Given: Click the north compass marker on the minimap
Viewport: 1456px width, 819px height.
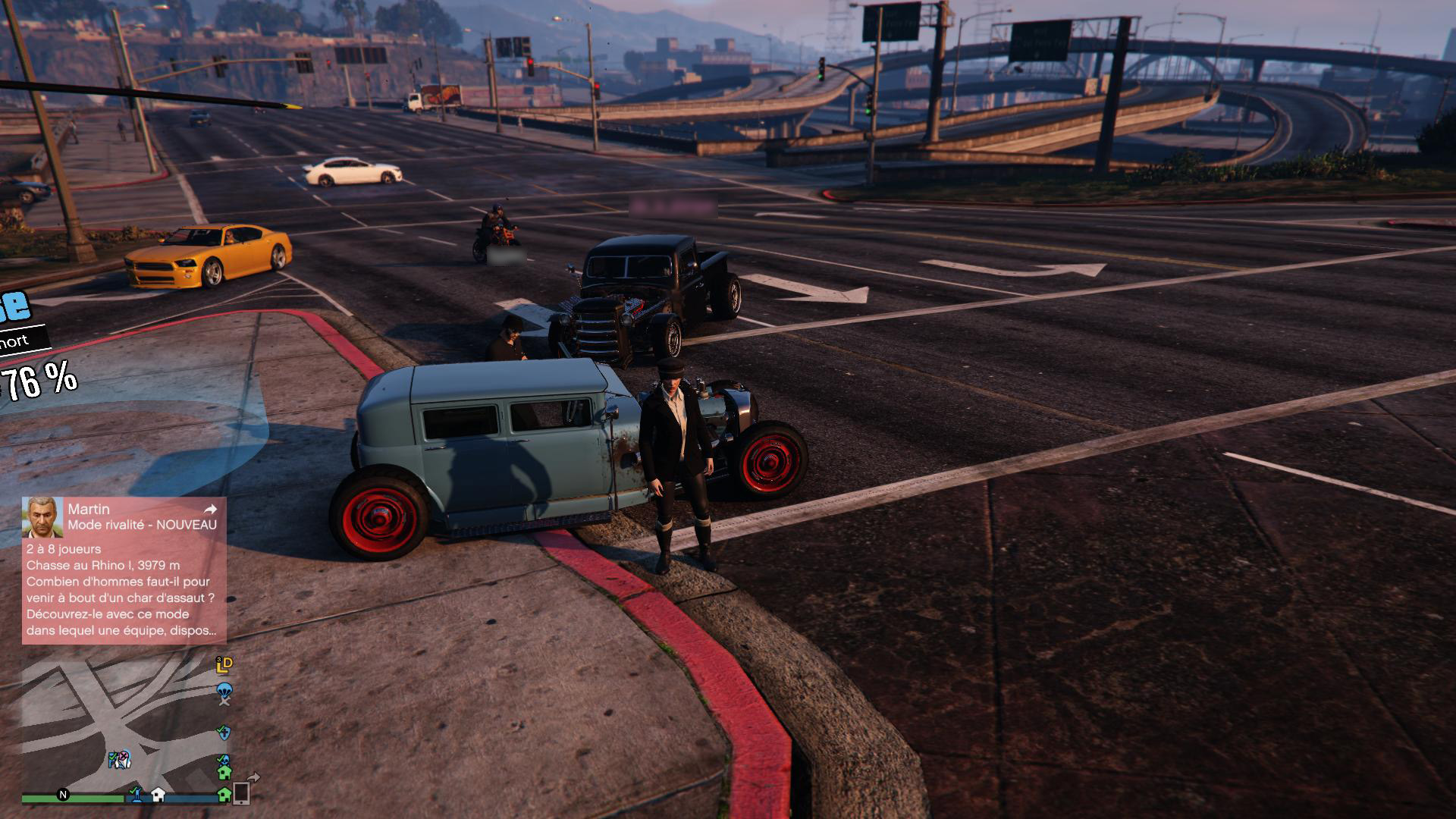Looking at the screenshot, I should pos(64,795).
